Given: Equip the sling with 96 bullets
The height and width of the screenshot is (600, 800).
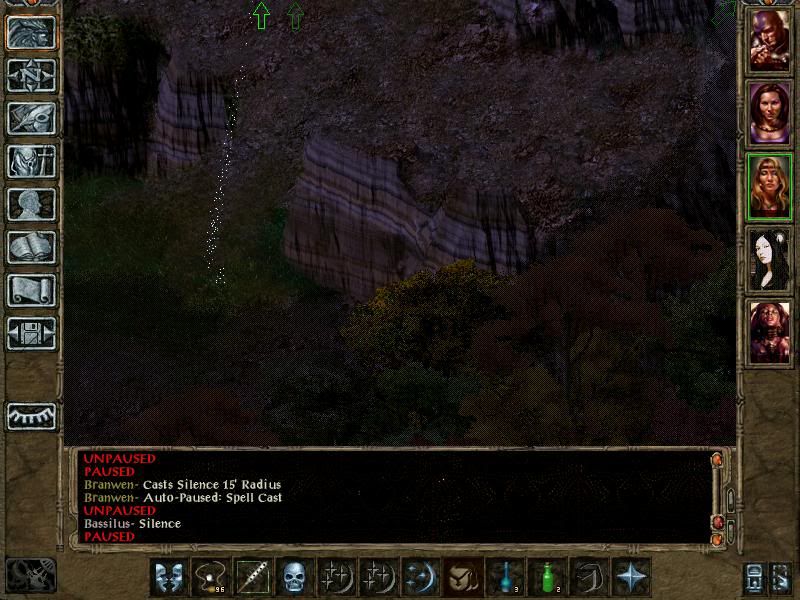Looking at the screenshot, I should coord(211,577).
